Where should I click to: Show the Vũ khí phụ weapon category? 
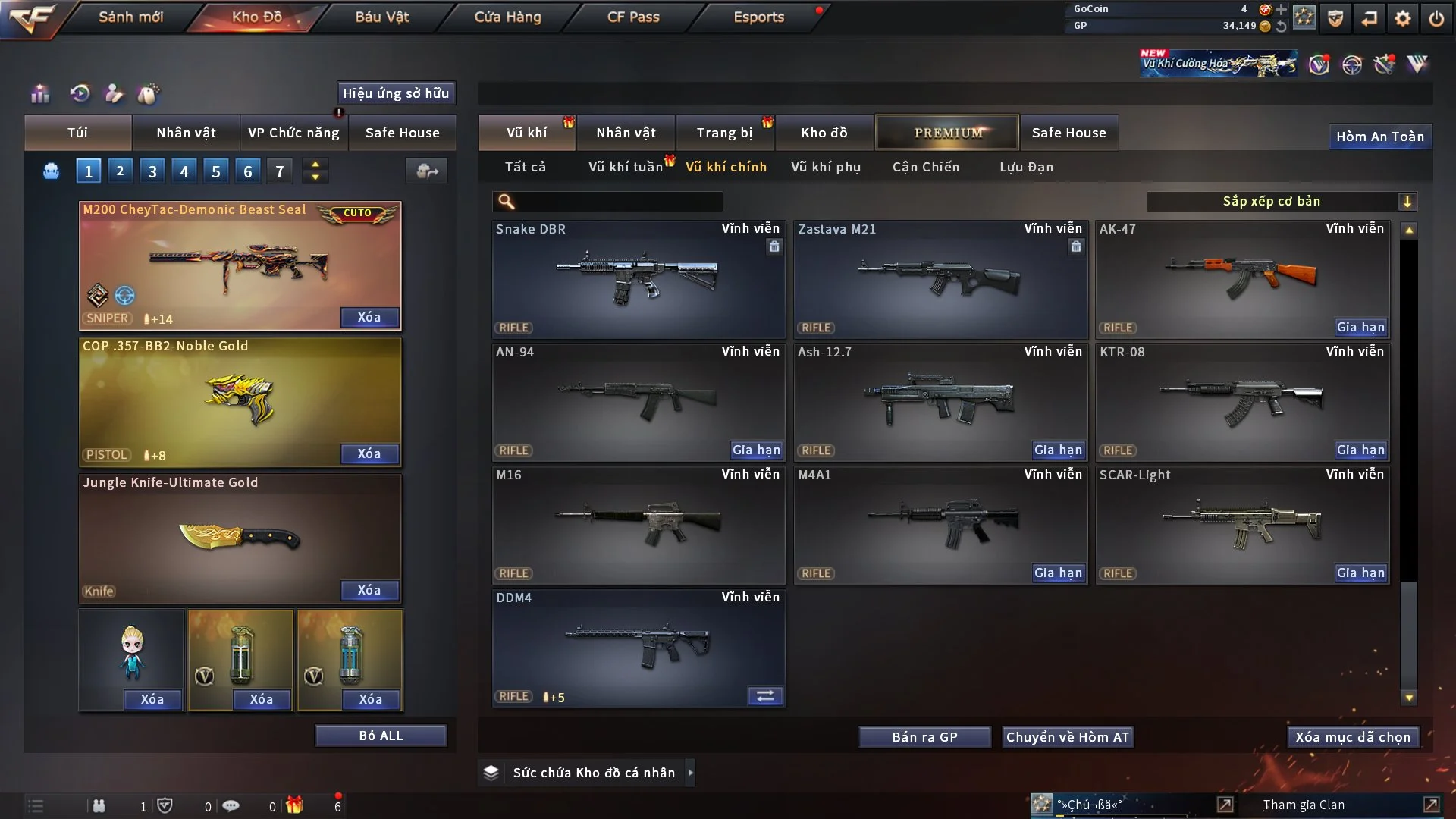(826, 167)
